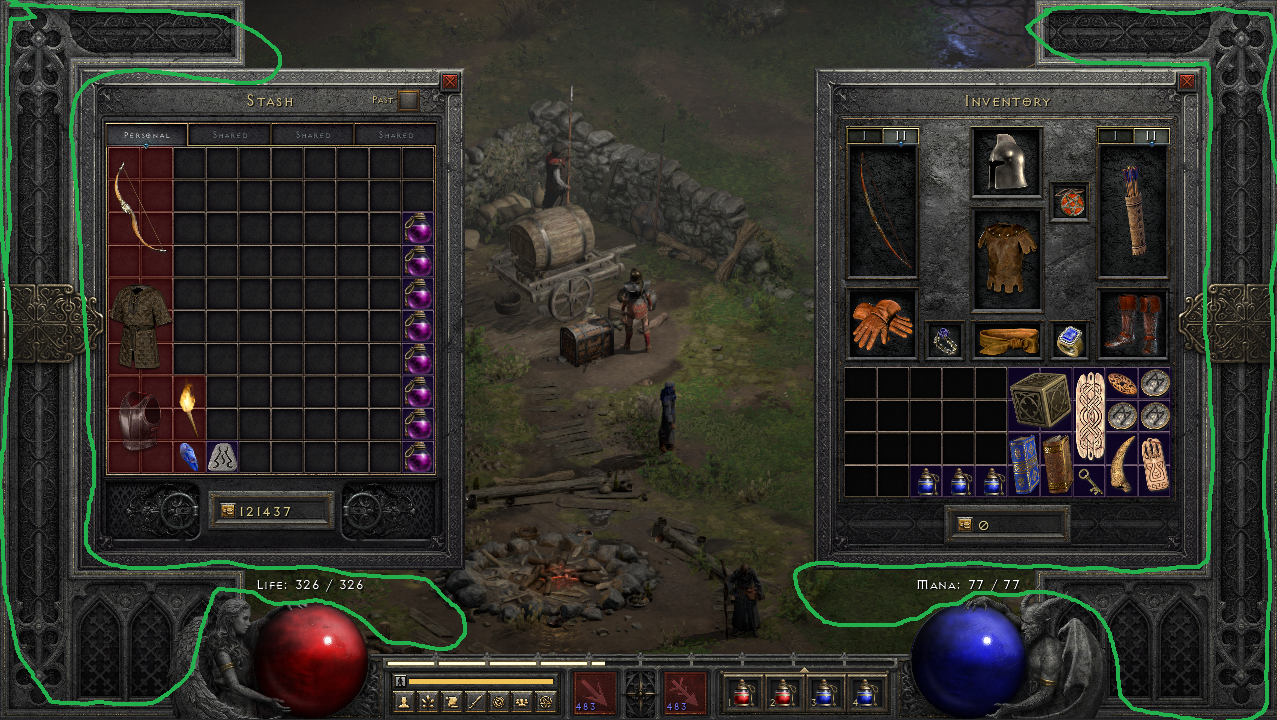Viewport: 1277px width, 720px height.
Task: Click the stash gold withdraw button
Action: [227, 510]
